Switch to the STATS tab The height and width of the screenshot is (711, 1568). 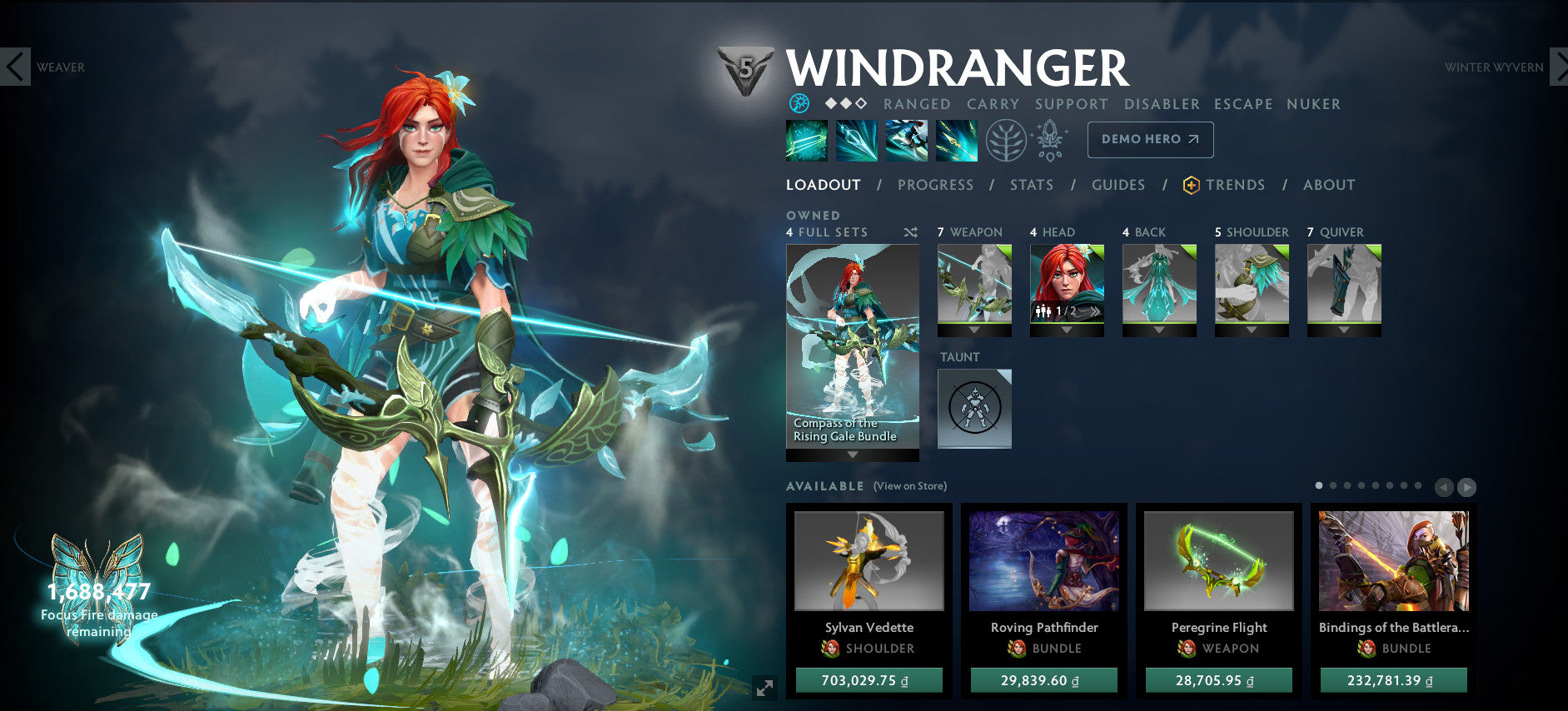[x=1032, y=185]
